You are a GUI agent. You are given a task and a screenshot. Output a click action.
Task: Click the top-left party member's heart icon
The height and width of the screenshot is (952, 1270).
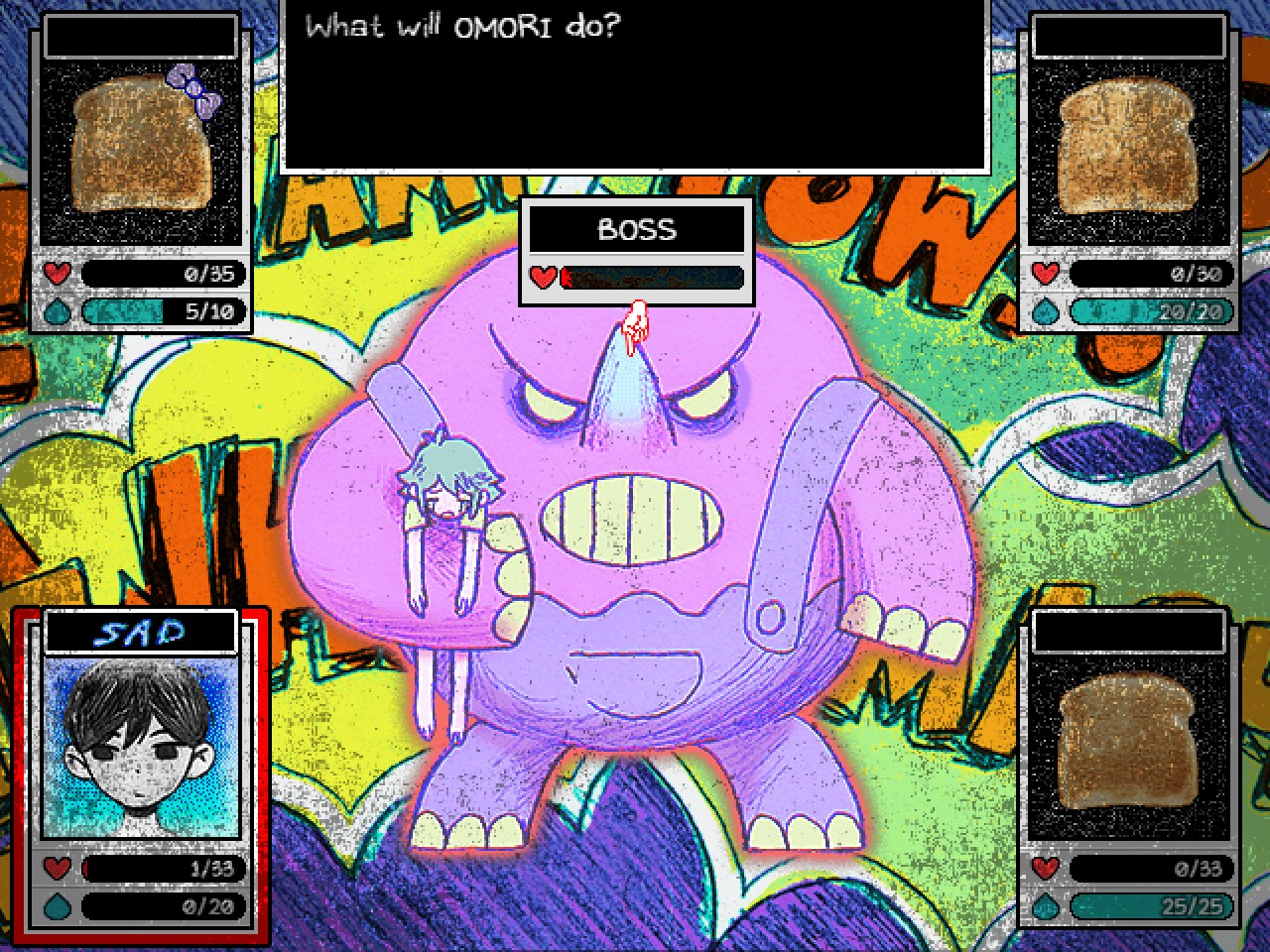click(57, 274)
